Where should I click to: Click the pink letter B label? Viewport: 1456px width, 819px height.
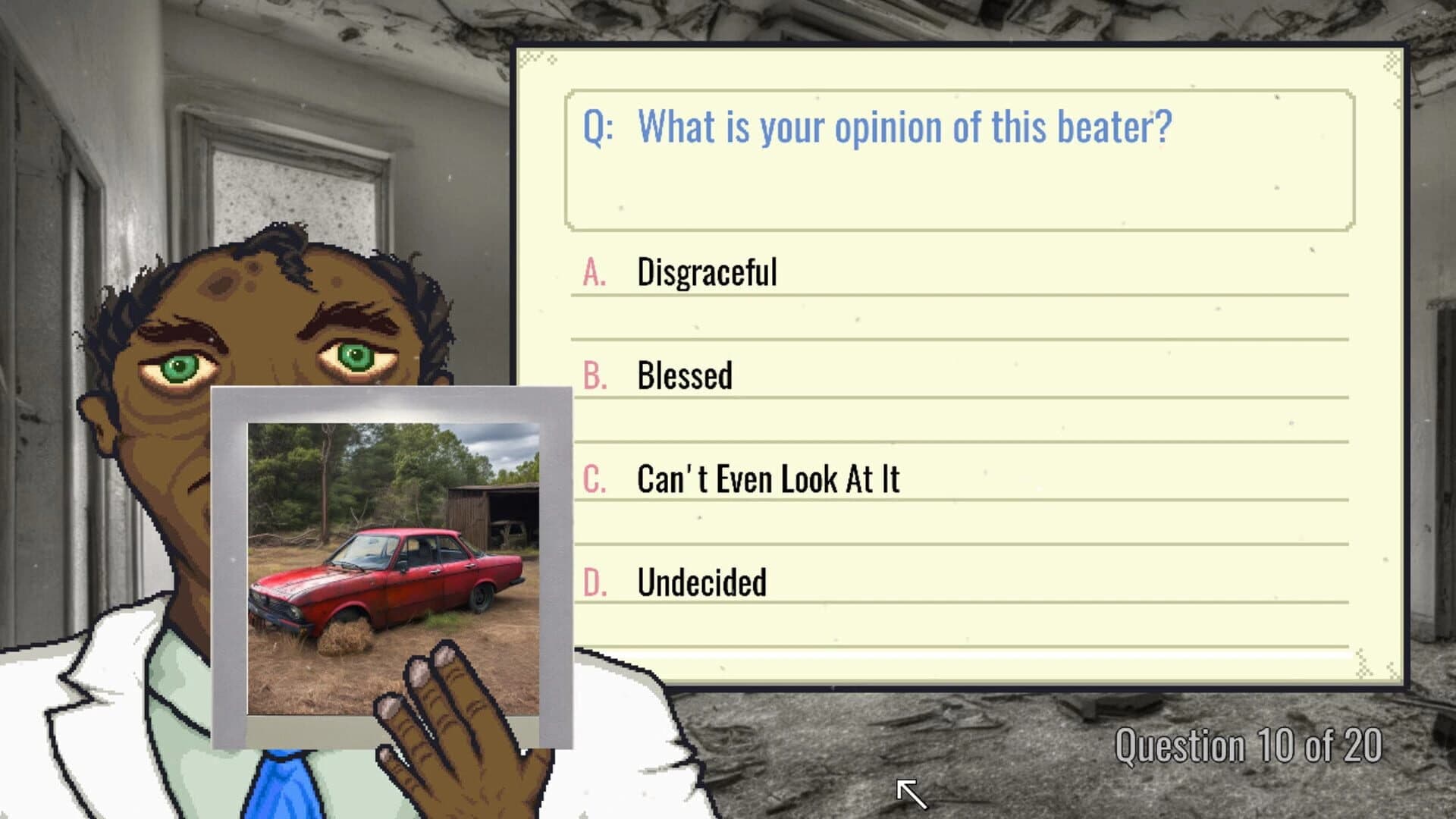(x=596, y=373)
